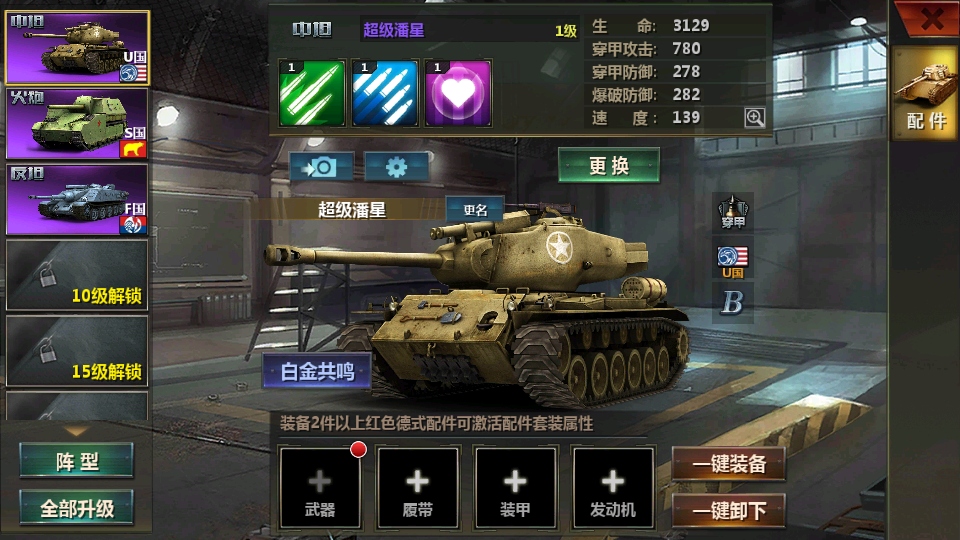The width and height of the screenshot is (960, 540).
Task: Rename the tank with 更名 button
Action: (474, 210)
